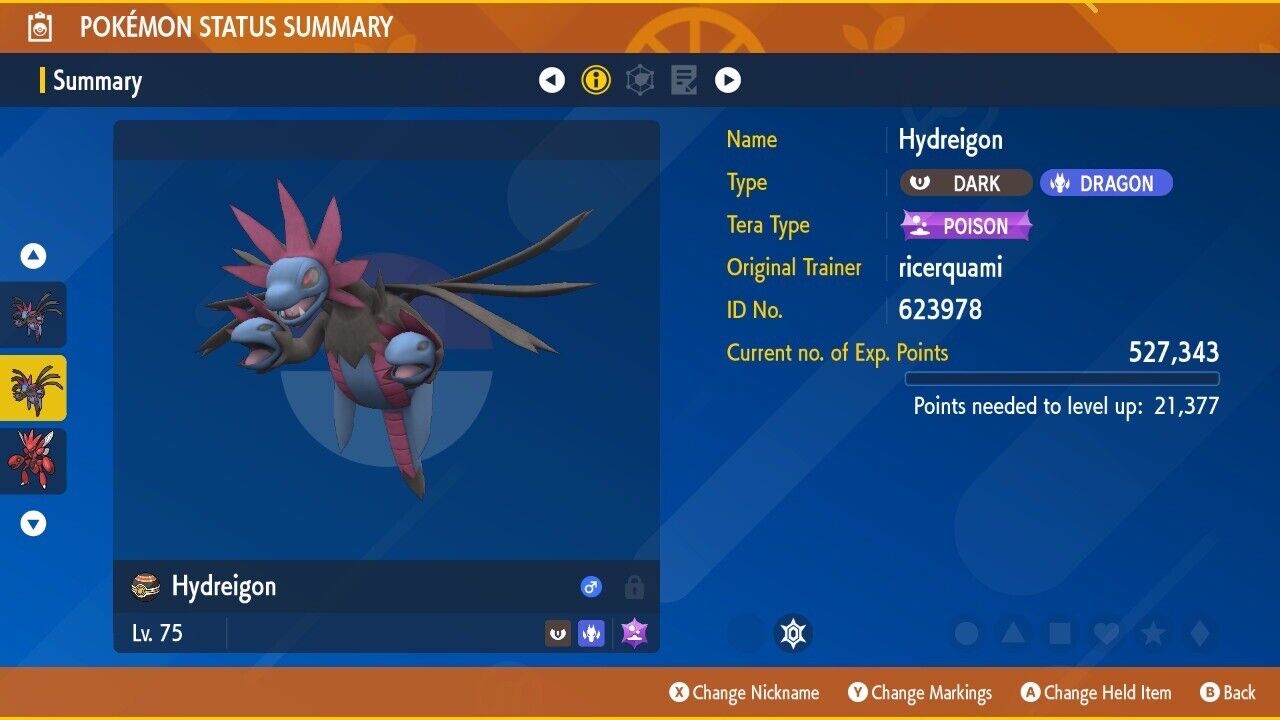Choose Change Markings option
1280x720 pixels.
[920, 692]
